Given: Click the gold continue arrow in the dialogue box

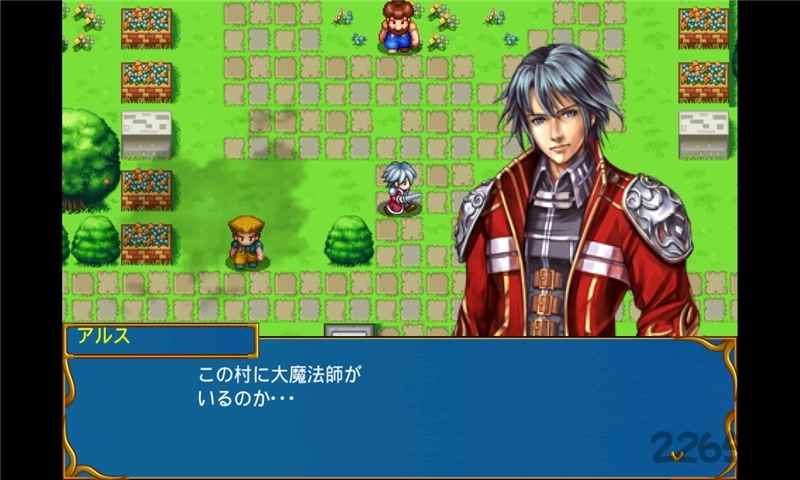Looking at the screenshot, I should [678, 455].
